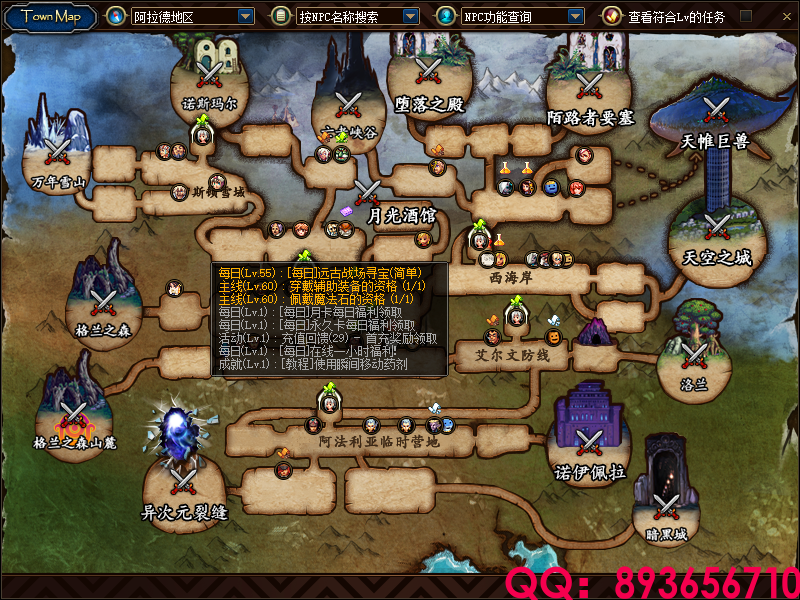This screenshot has height=600, width=800.
Task: Click the 格兰之森 dungeon marker
Action: pyautogui.click(x=104, y=300)
